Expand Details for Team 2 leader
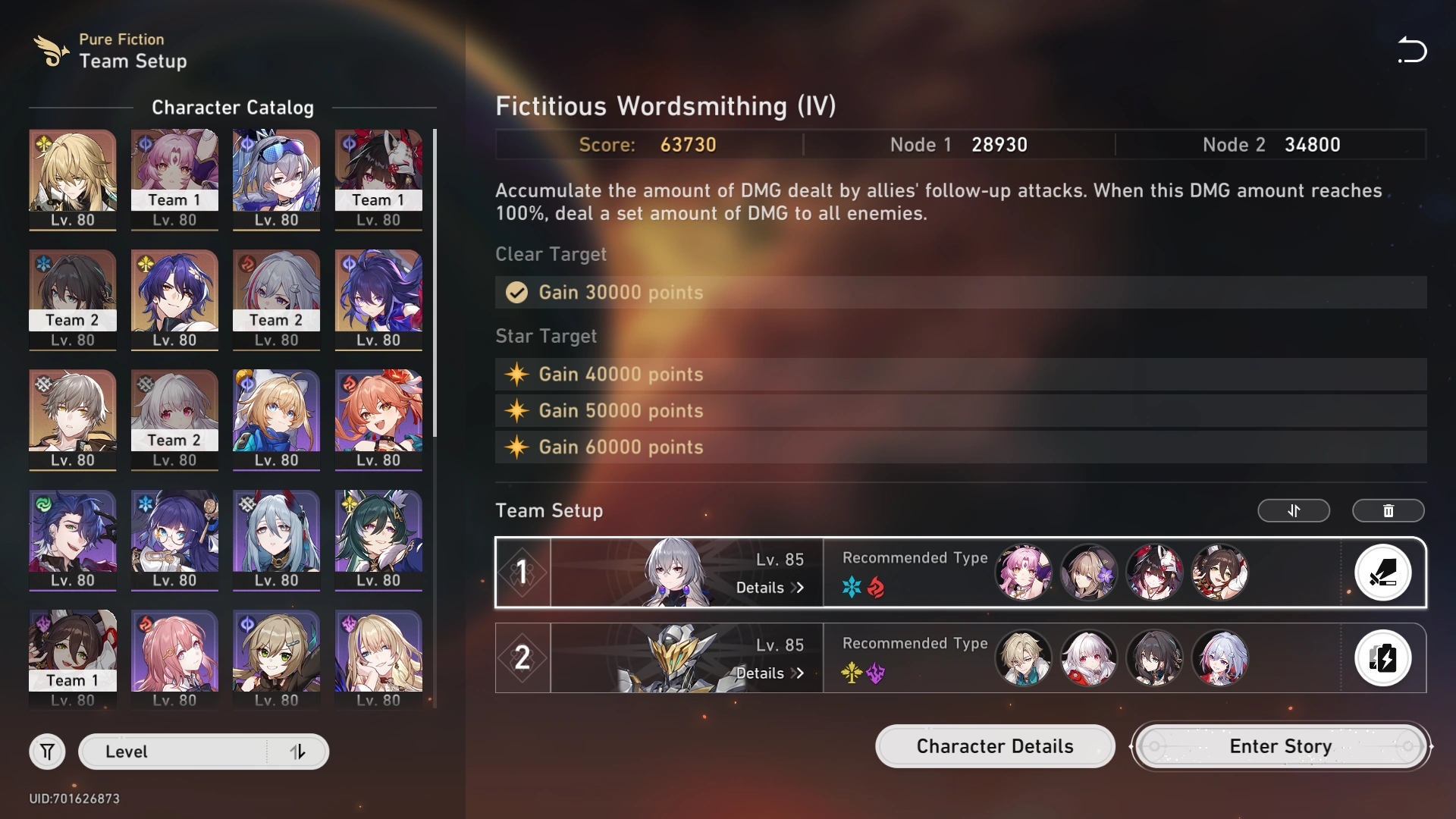 [x=770, y=673]
